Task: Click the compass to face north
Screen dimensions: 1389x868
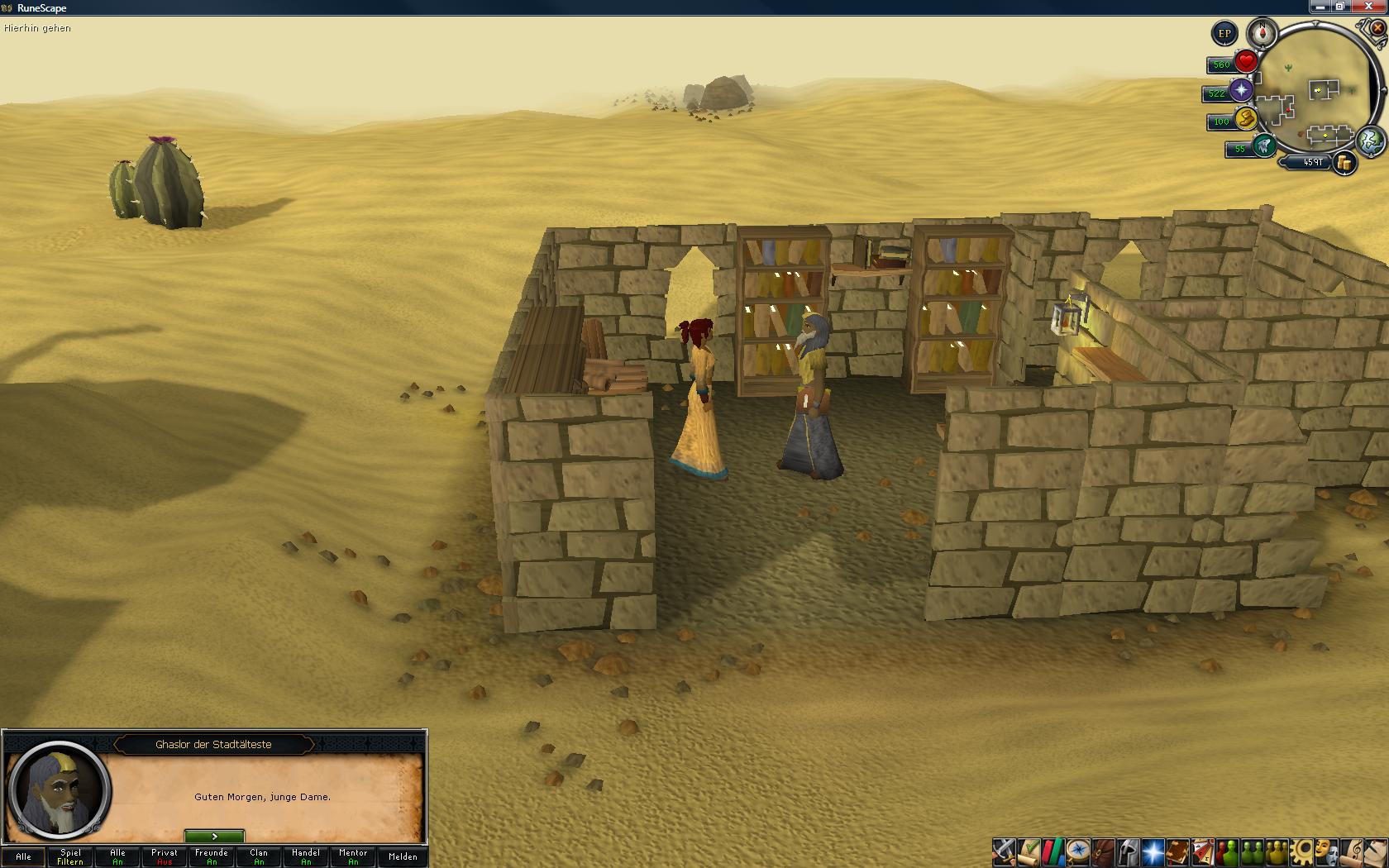Action: tap(1262, 34)
